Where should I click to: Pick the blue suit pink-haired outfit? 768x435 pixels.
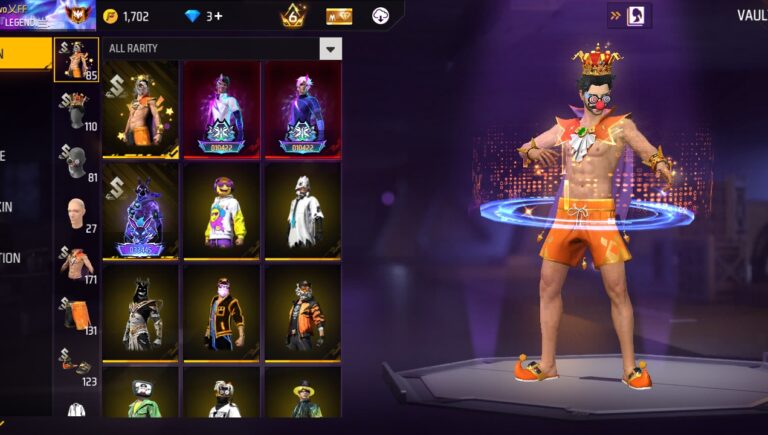point(303,110)
